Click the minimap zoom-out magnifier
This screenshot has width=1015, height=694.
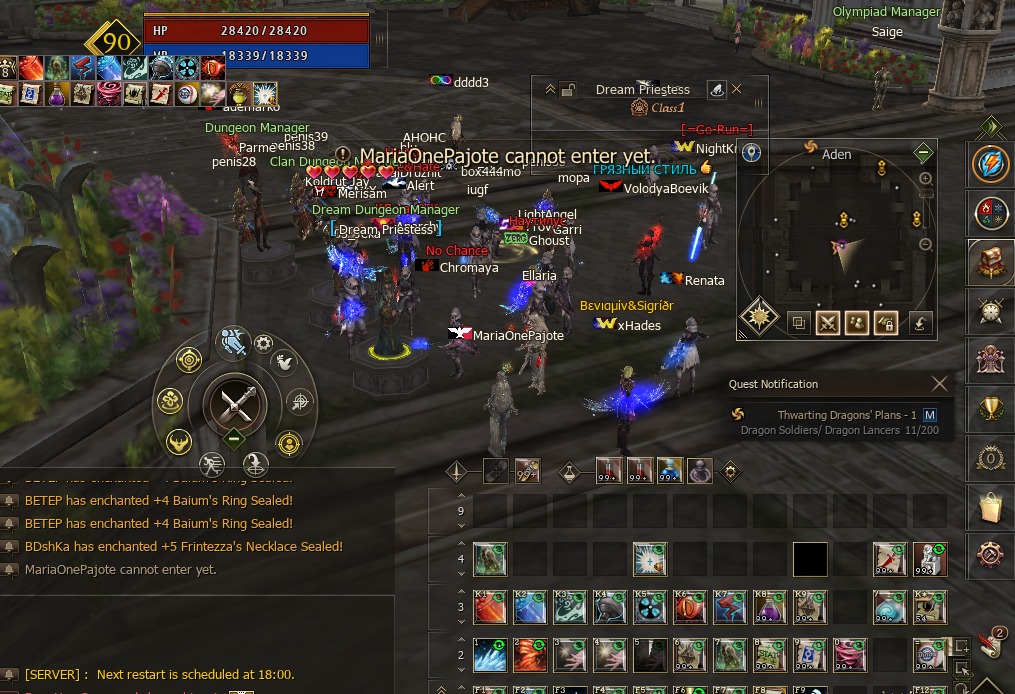[925, 245]
